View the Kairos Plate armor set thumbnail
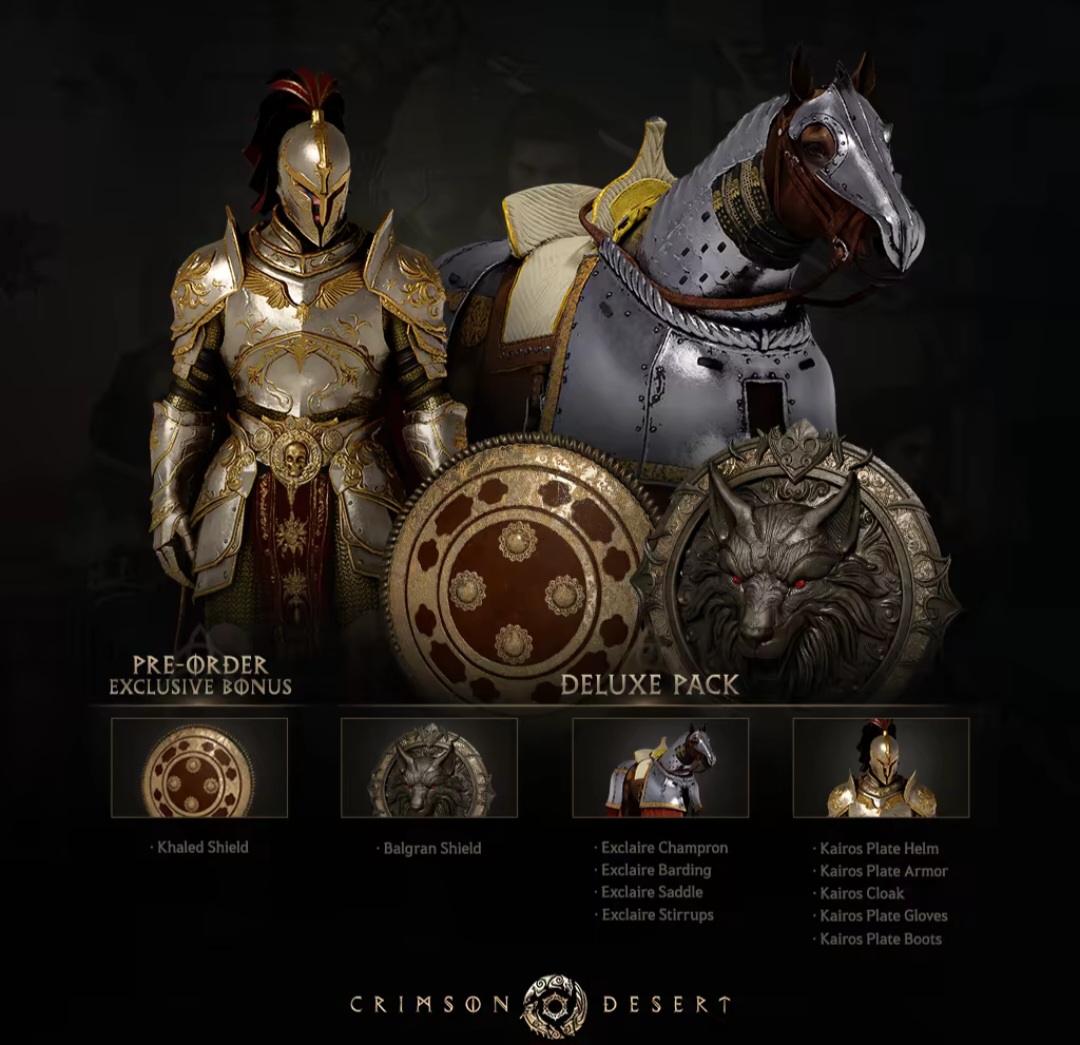Viewport: 1080px width, 1045px height. coord(881,767)
